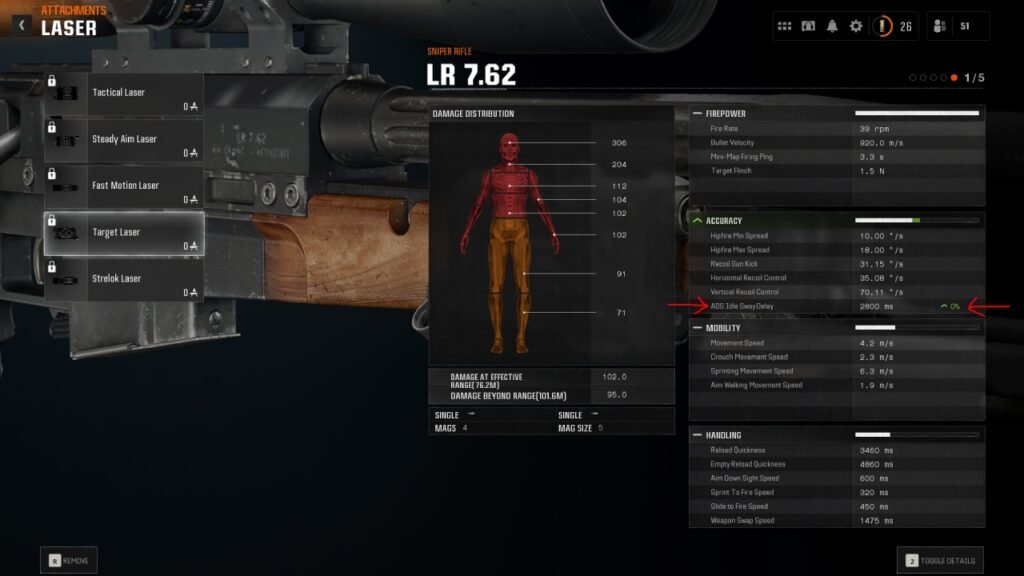
Task: Collapse the Accuracy stats section
Action: click(x=697, y=220)
